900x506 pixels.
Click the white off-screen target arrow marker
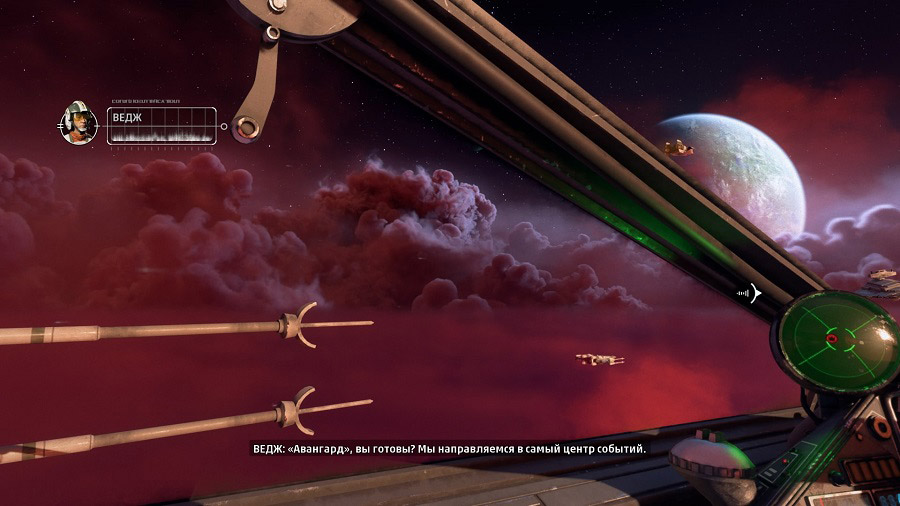tap(755, 293)
